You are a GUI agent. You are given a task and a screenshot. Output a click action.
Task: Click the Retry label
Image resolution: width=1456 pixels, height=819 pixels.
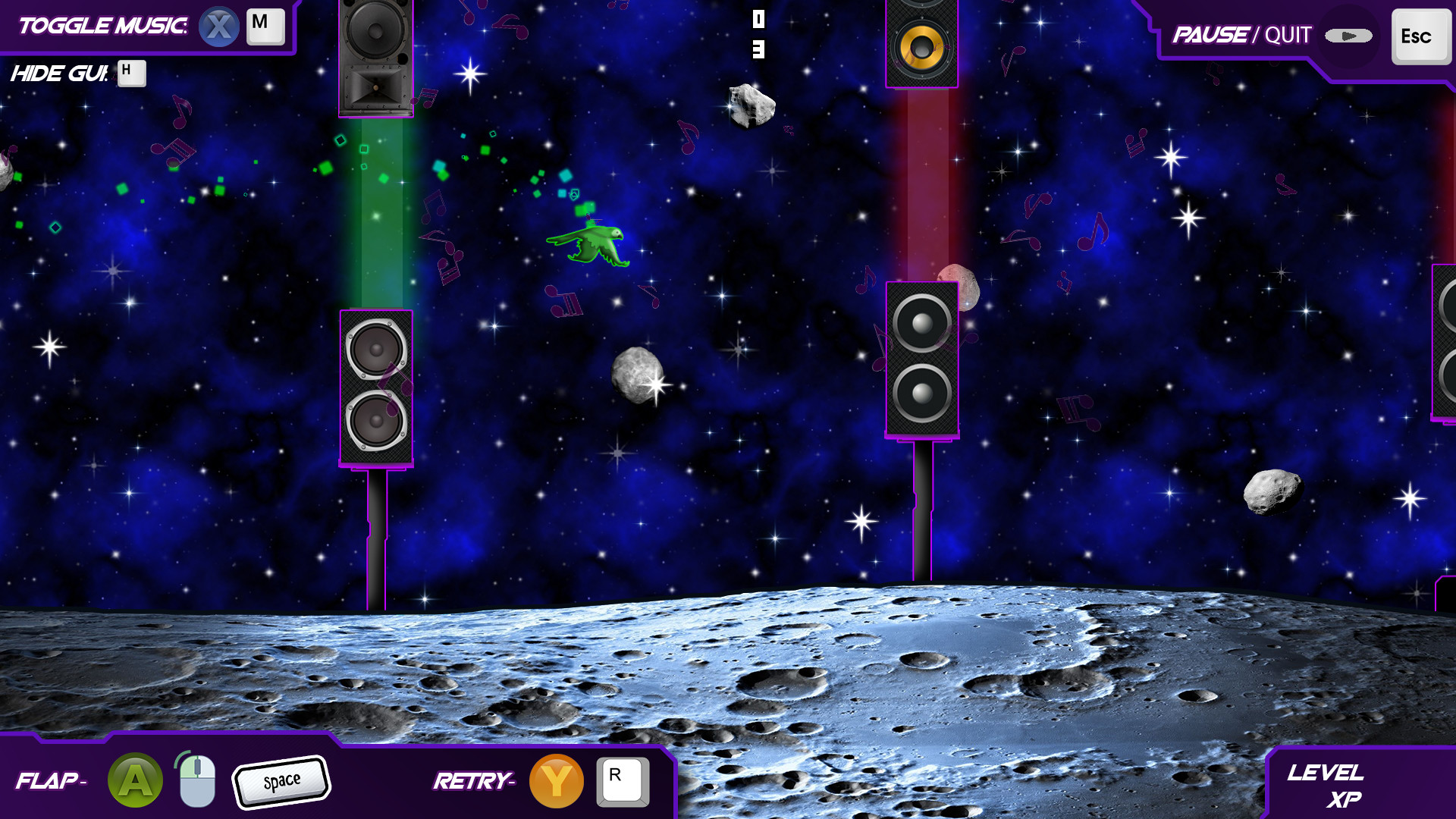tap(472, 780)
